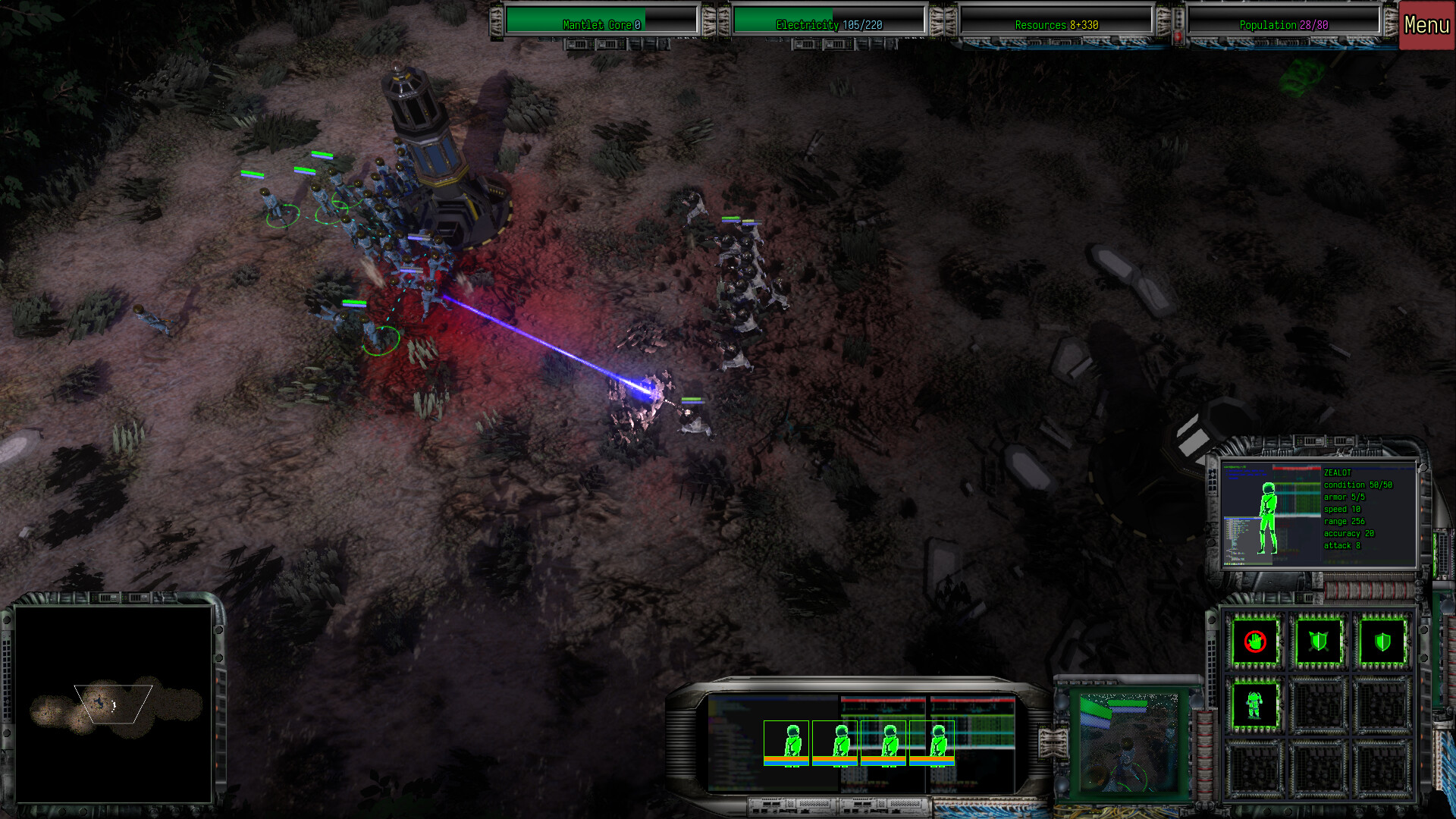
Task: Toggle the hold-fire stance (red hand icon)
Action: [1254, 642]
